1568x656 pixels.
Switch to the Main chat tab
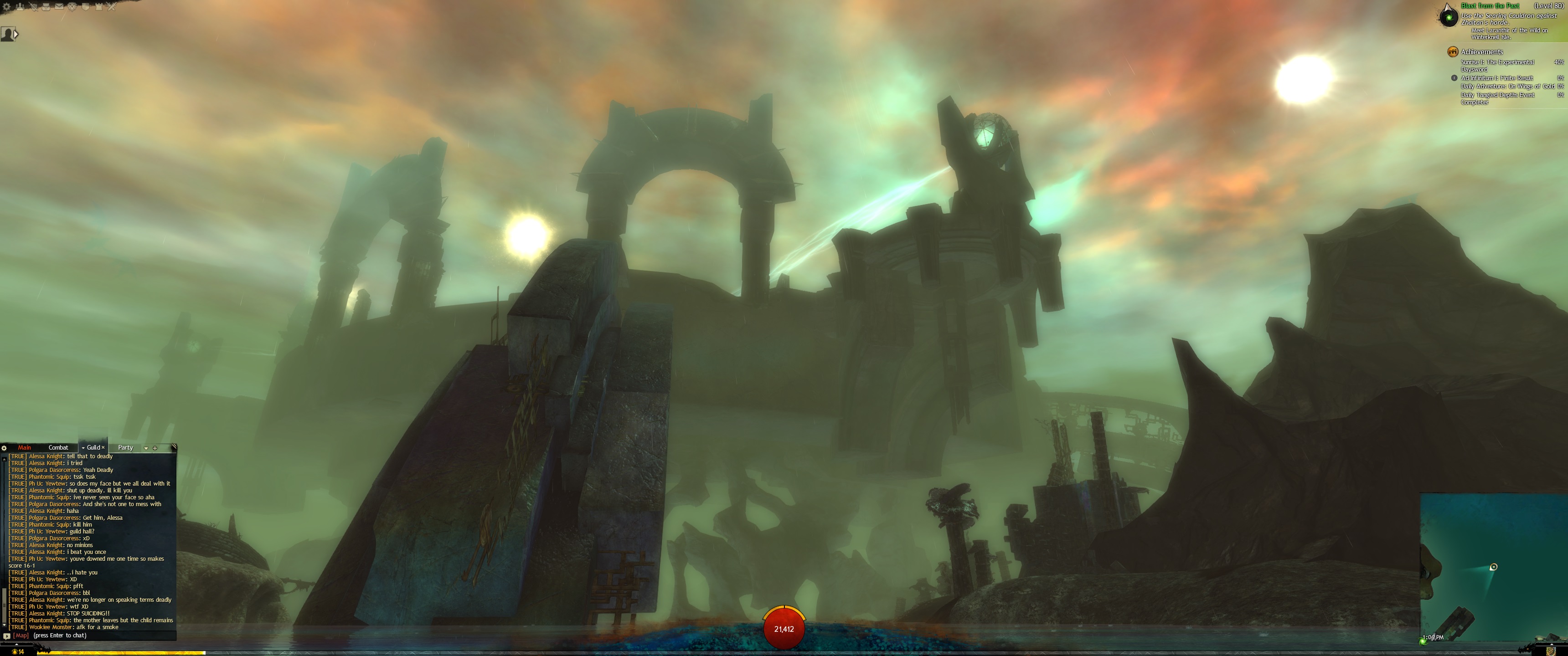point(24,448)
